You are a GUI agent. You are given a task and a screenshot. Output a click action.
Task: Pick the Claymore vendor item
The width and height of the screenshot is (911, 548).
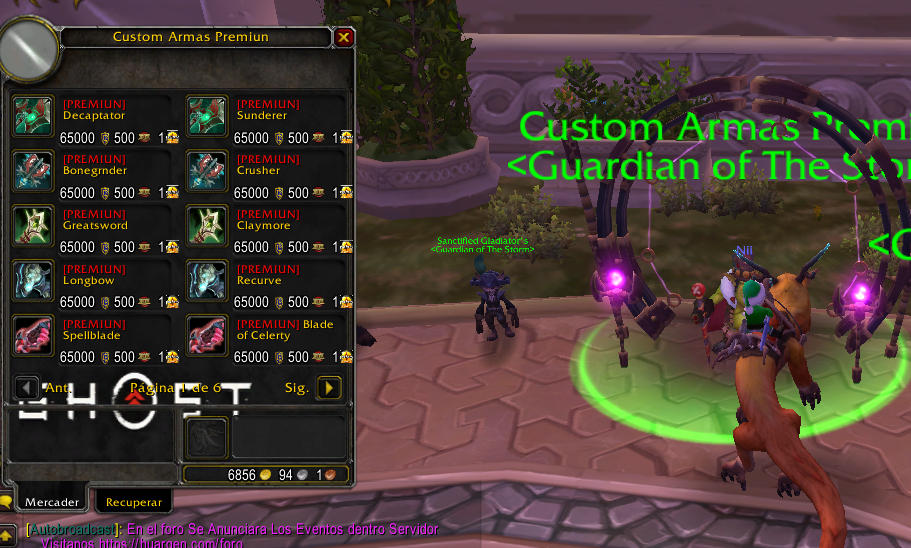(208, 226)
